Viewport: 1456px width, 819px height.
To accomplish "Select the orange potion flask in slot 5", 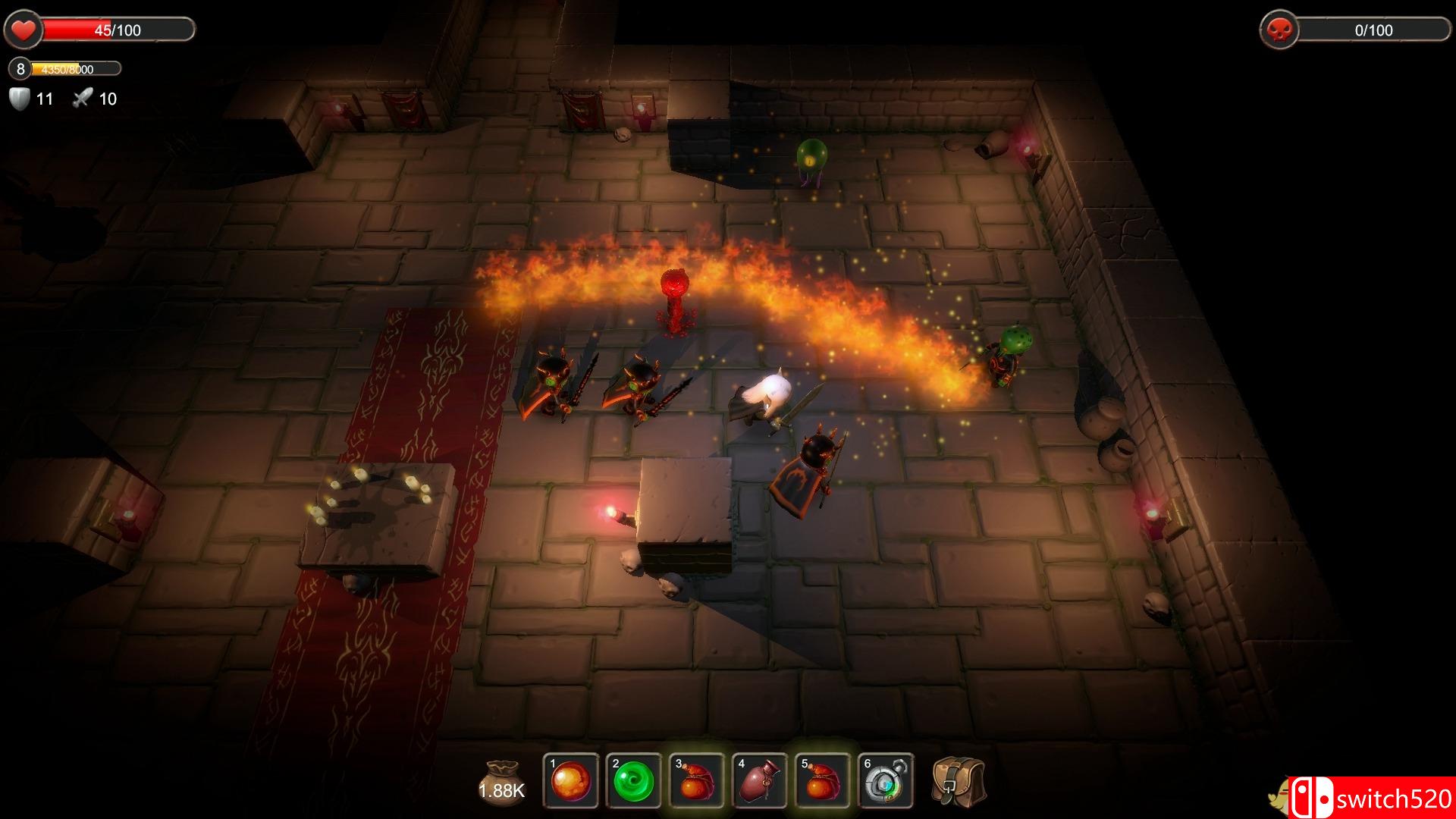I will [x=823, y=781].
